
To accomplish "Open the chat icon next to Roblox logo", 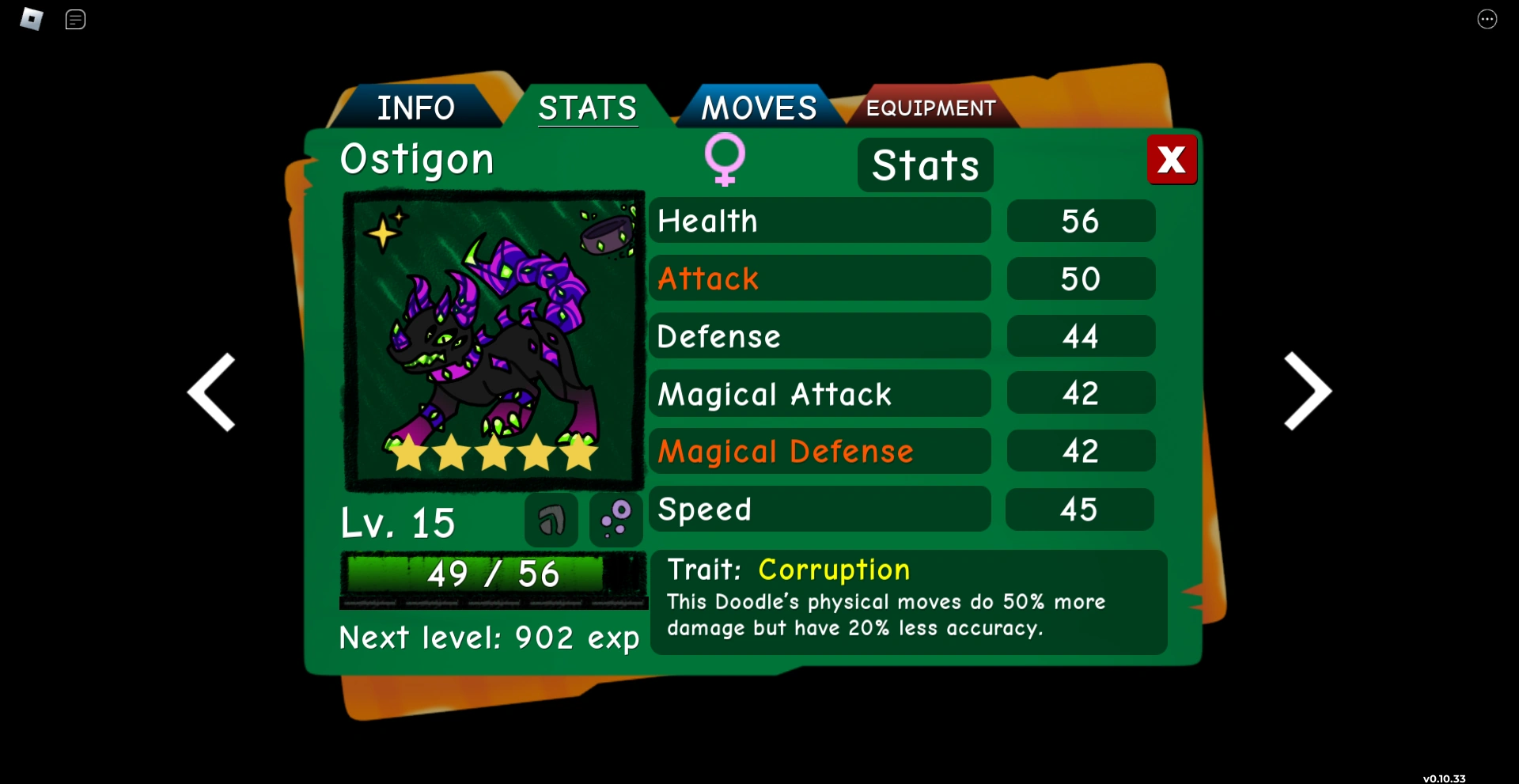I will click(x=76, y=19).
